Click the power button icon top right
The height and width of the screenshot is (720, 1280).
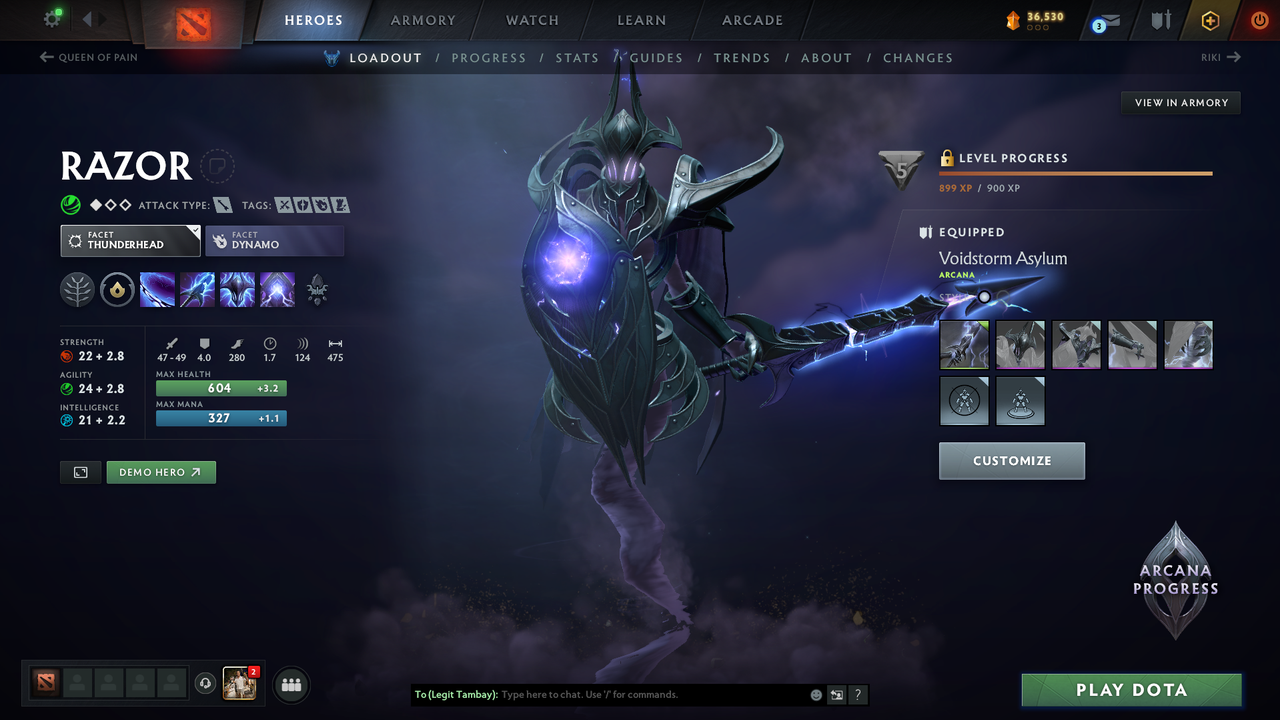point(1259,20)
